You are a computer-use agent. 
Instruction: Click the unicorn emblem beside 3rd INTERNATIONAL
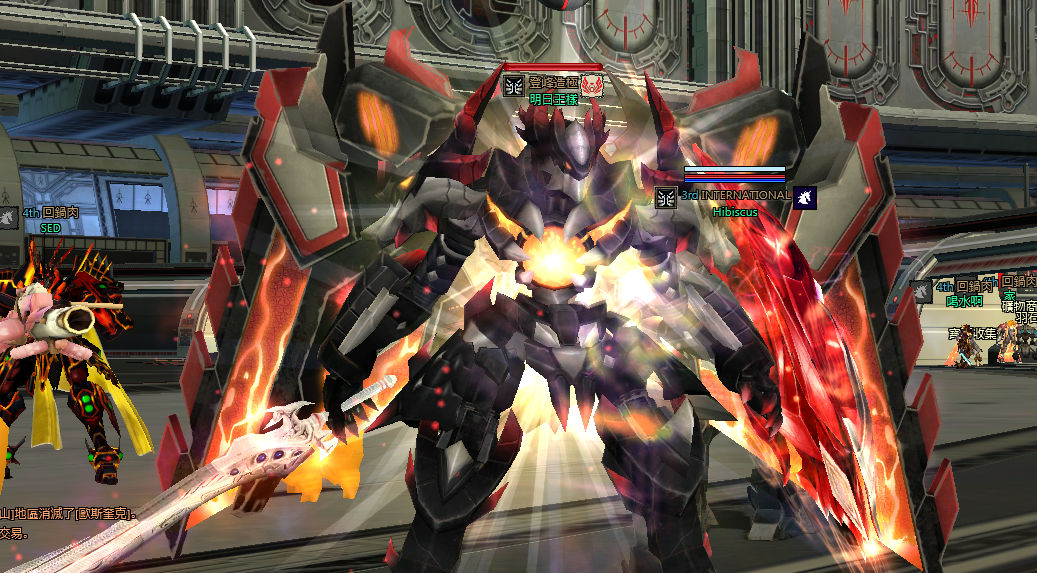(806, 197)
